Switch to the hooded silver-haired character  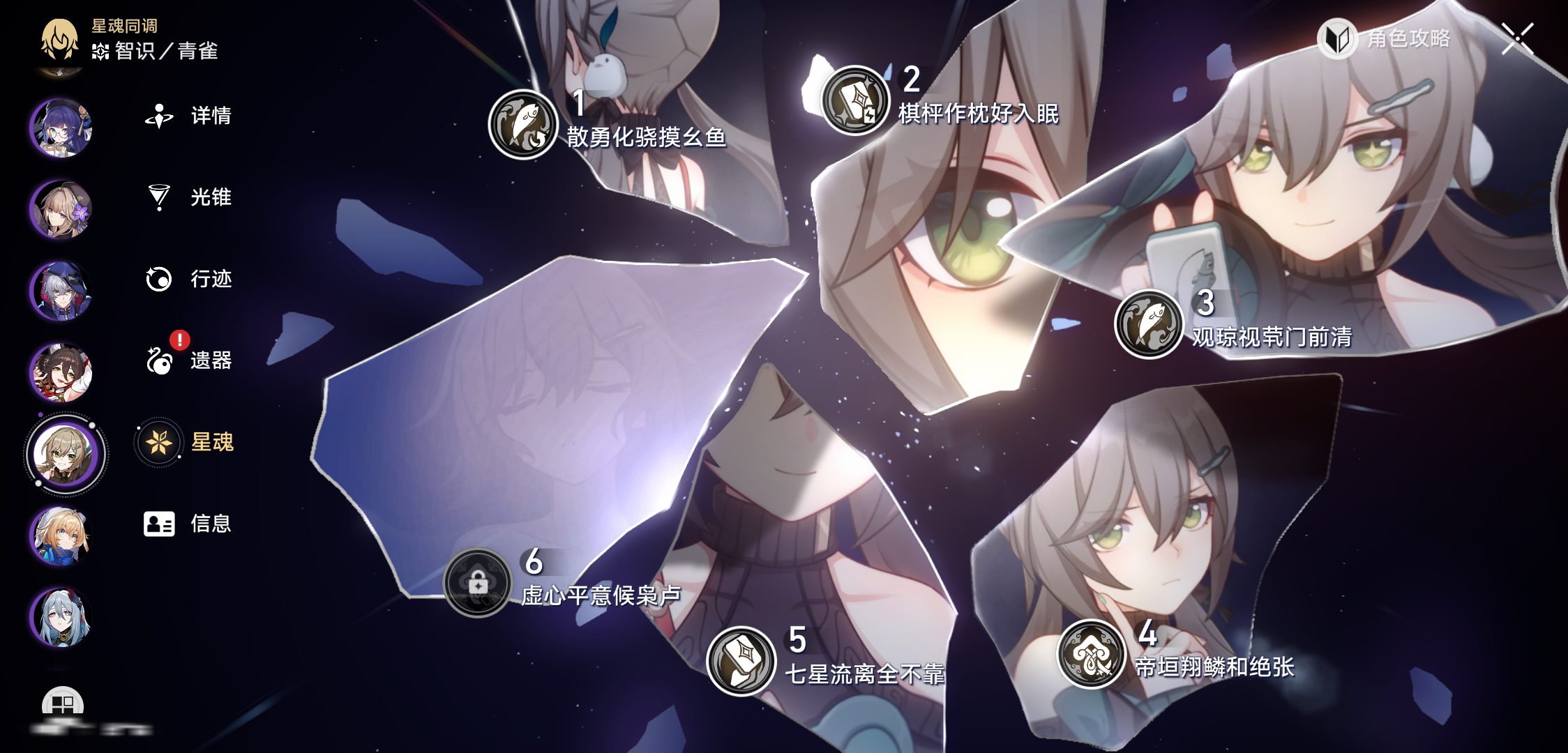point(61,291)
